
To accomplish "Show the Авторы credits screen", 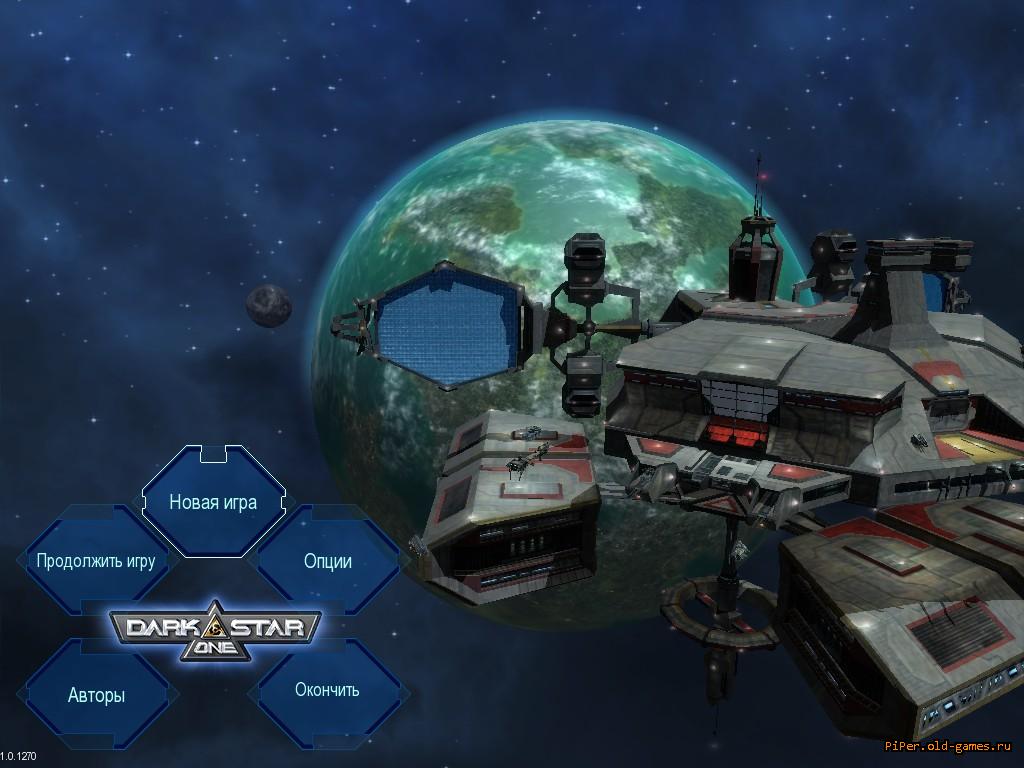I will [97, 695].
